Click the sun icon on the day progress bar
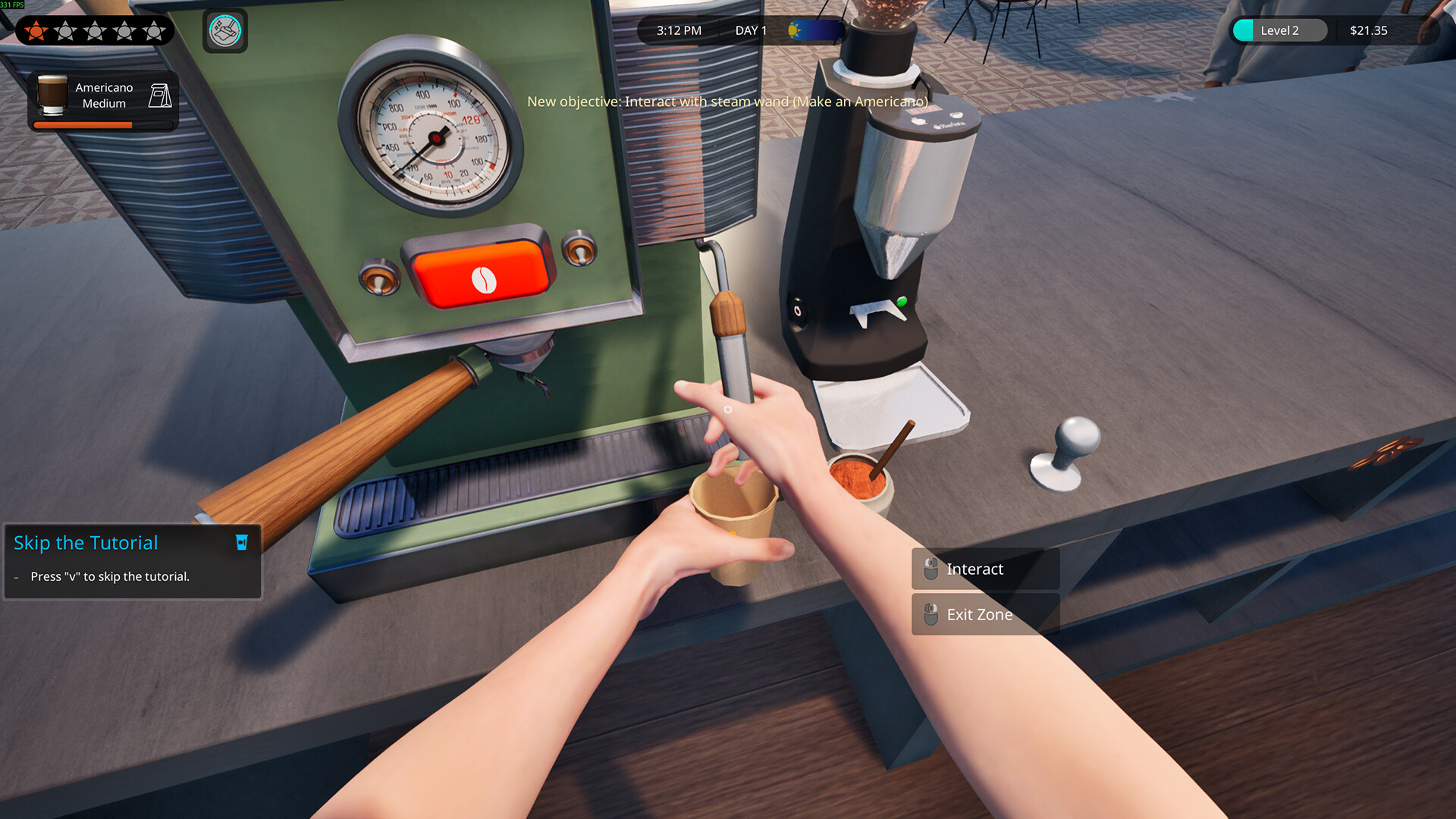1456x819 pixels. [793, 30]
